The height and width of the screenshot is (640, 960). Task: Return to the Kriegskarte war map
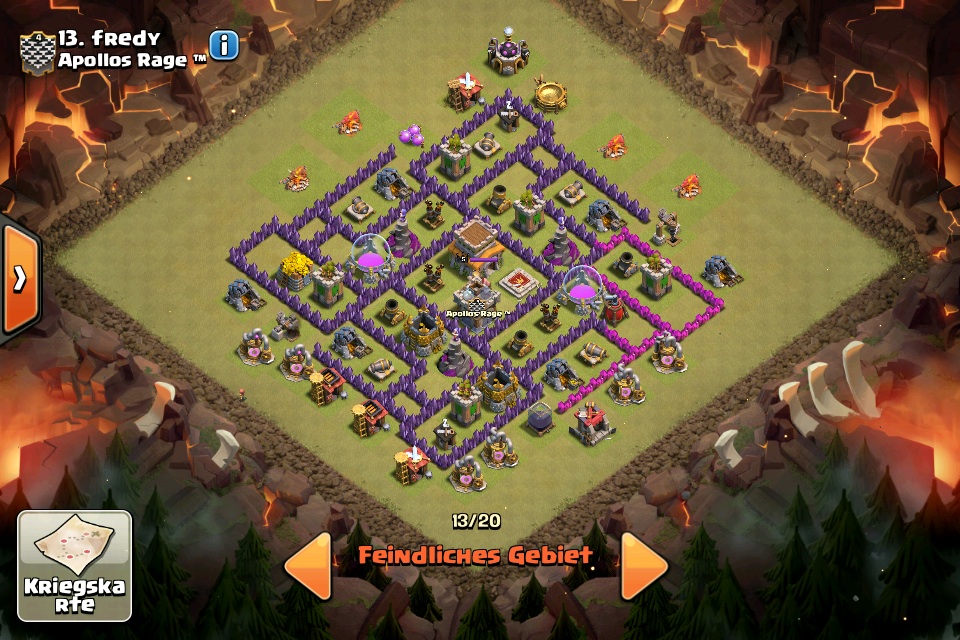(x=75, y=567)
